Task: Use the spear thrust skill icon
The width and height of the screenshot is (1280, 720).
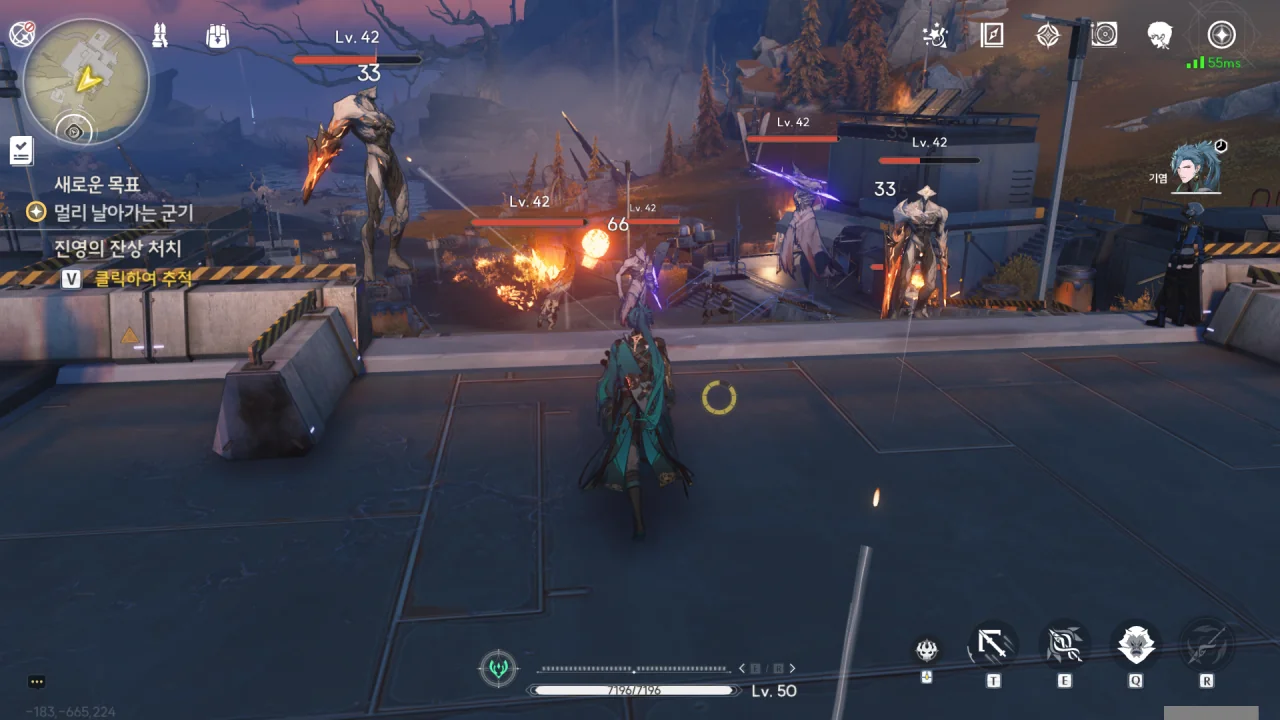Action: tap(993, 645)
